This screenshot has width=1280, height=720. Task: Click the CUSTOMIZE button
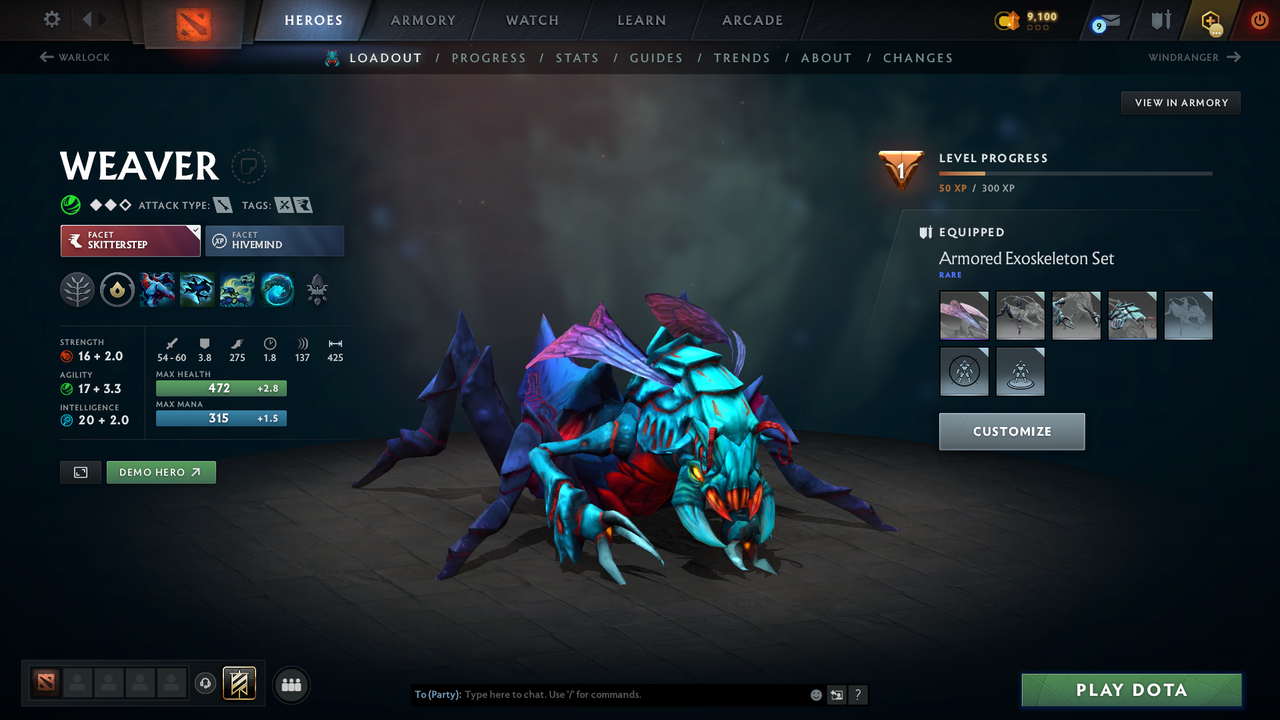pyautogui.click(x=1011, y=431)
